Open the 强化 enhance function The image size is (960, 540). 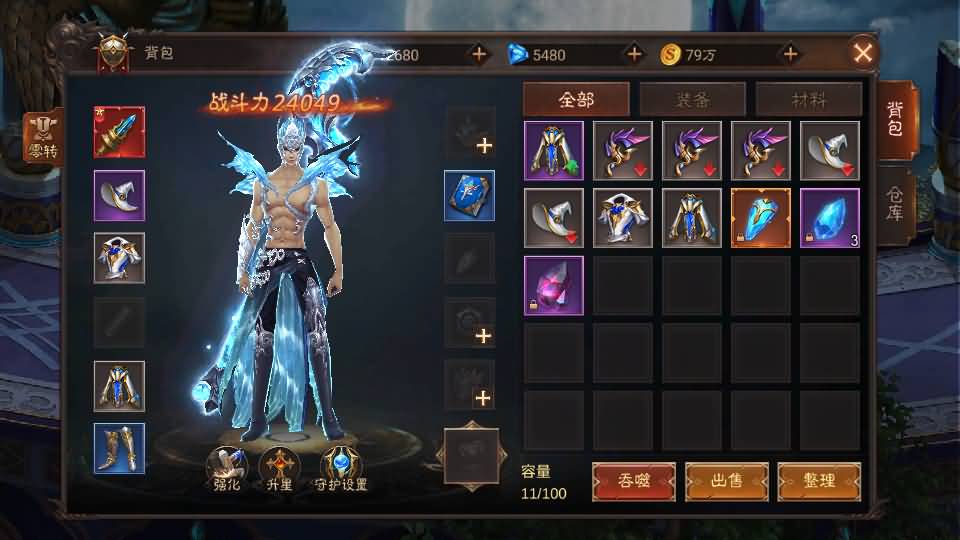click(225, 469)
